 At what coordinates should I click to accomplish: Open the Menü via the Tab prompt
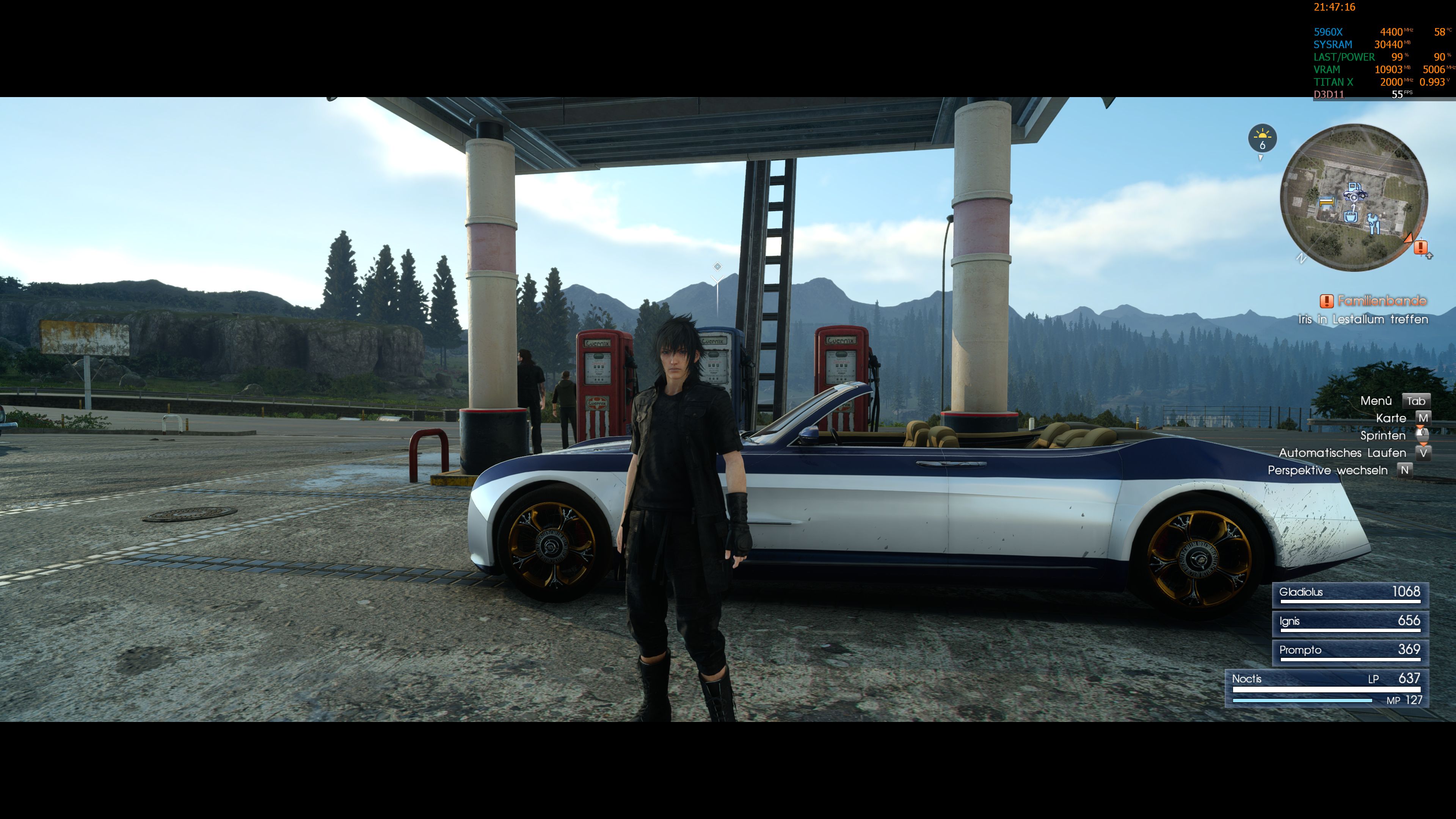point(1417,401)
